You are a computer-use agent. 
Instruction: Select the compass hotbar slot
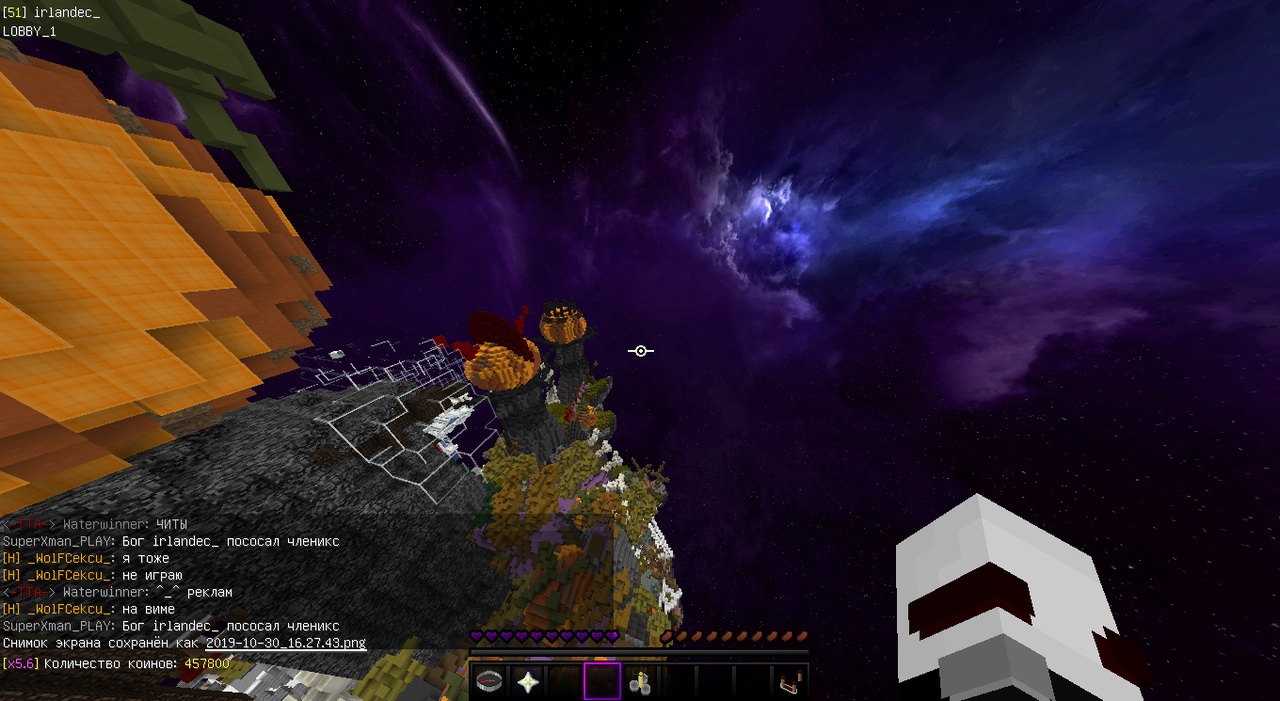(x=490, y=682)
